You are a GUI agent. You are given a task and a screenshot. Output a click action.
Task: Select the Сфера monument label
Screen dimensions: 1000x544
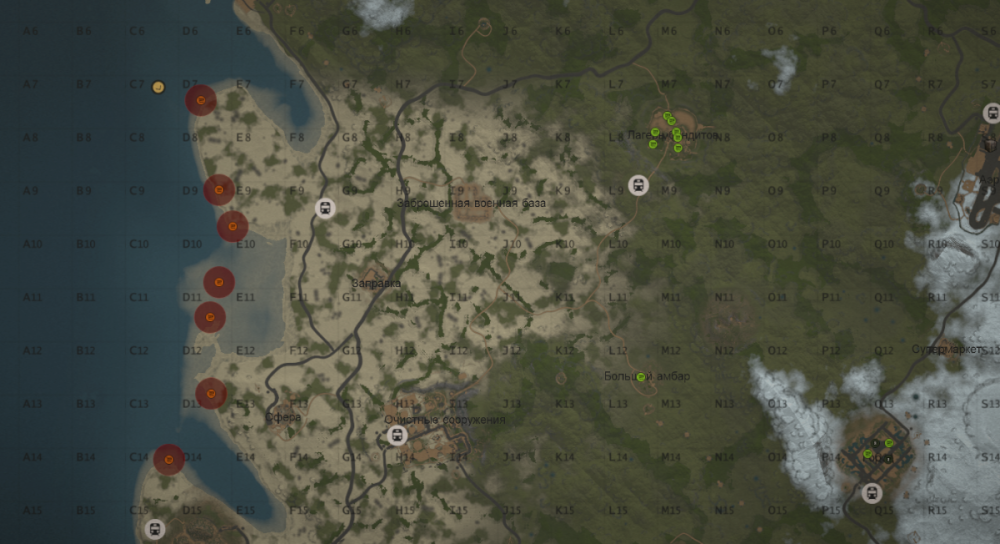coord(283,417)
